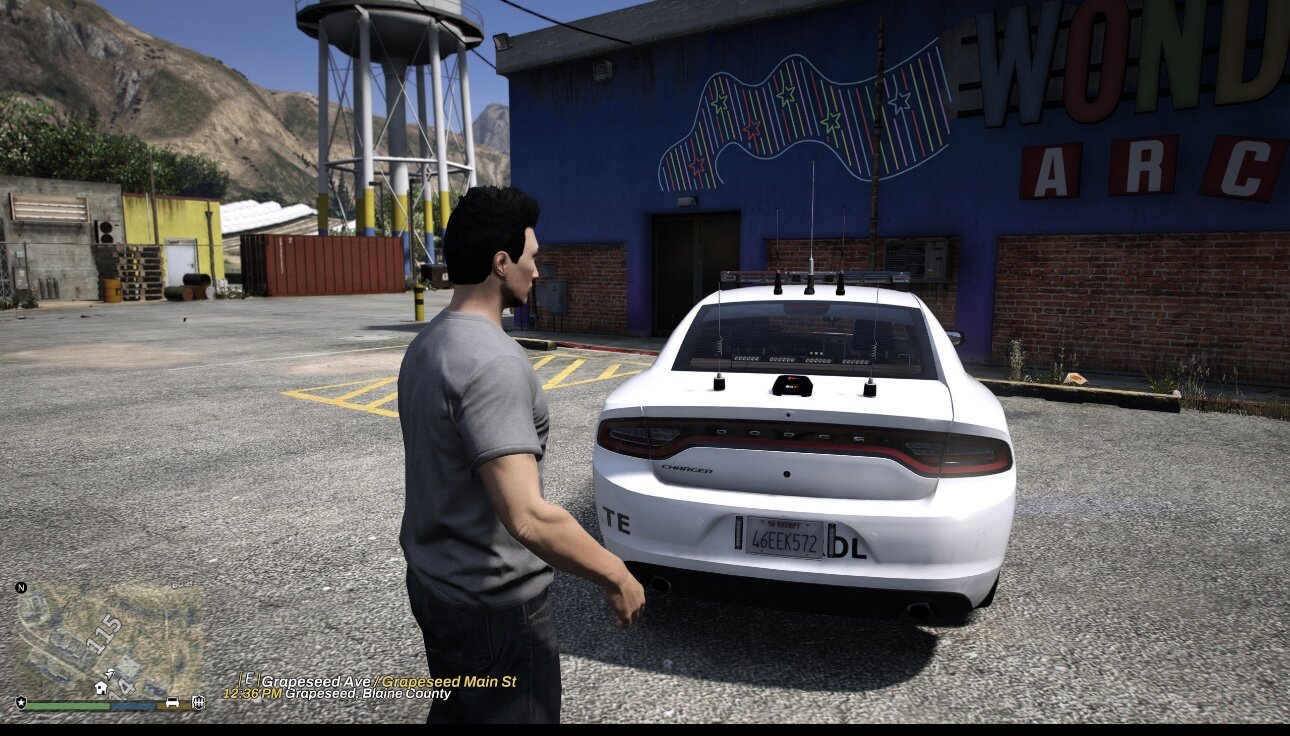Click the north compass marker on the minimap
The image size is (1290, 736).
coord(21,587)
